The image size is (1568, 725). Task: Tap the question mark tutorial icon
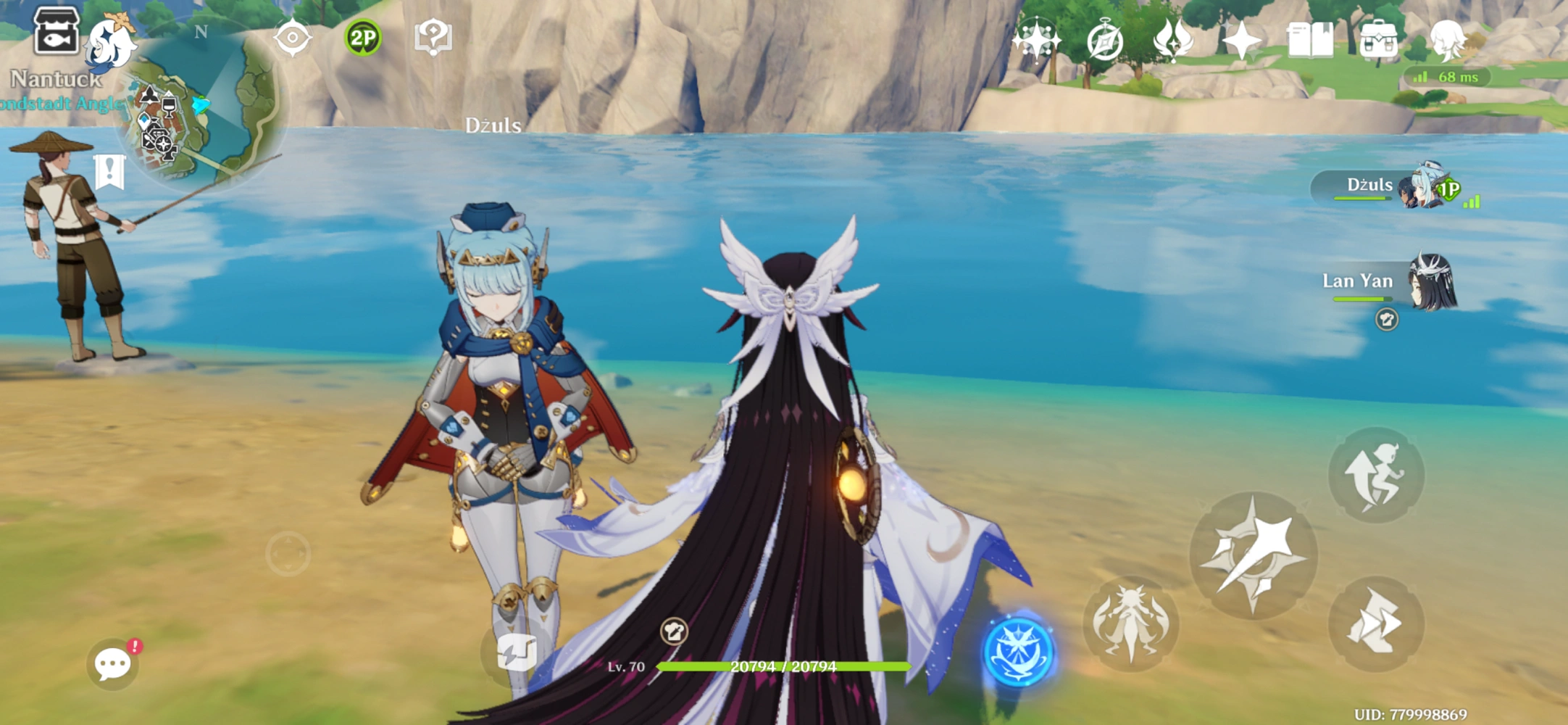(x=433, y=37)
